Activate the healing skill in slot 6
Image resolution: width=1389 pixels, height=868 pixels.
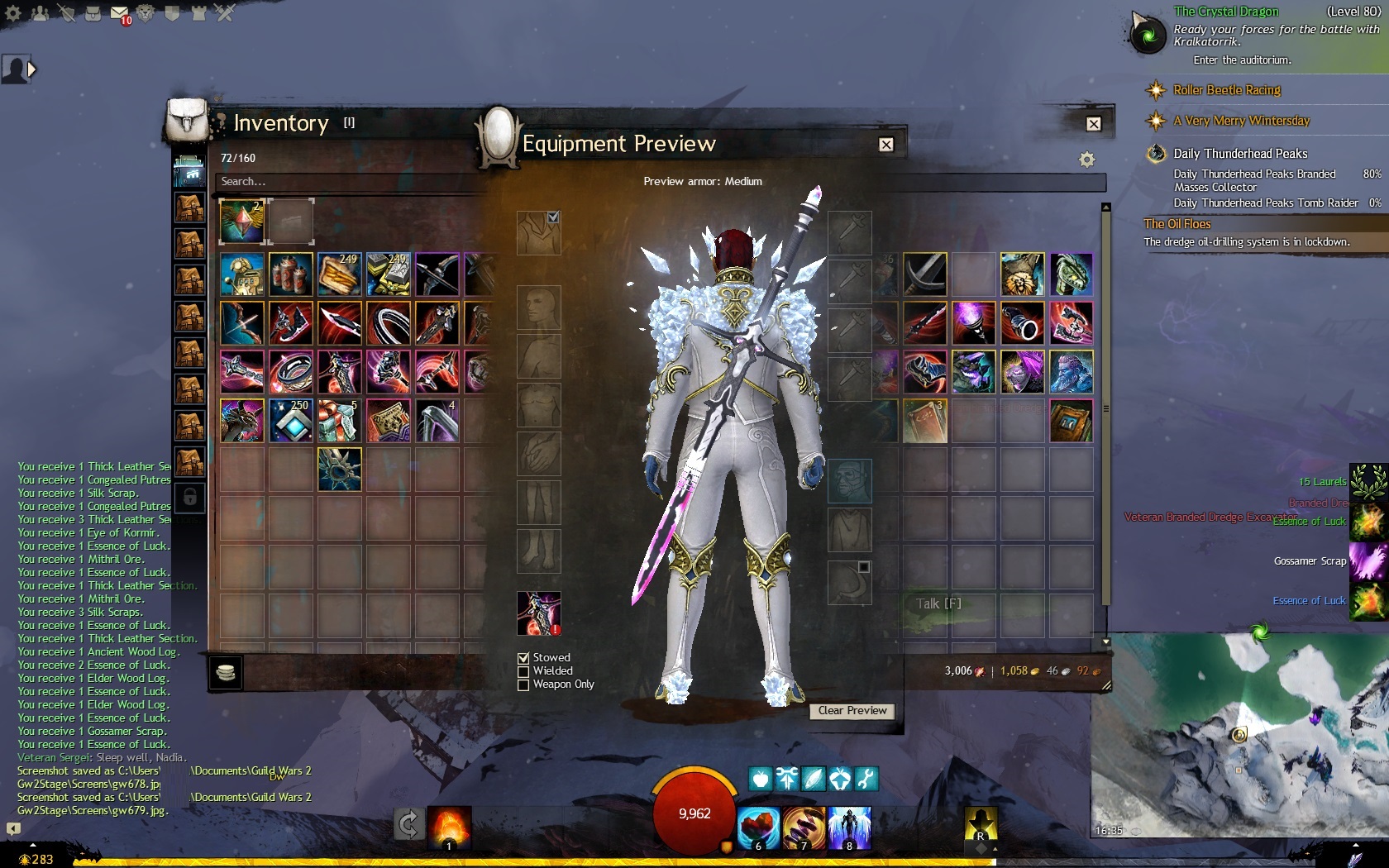[758, 827]
